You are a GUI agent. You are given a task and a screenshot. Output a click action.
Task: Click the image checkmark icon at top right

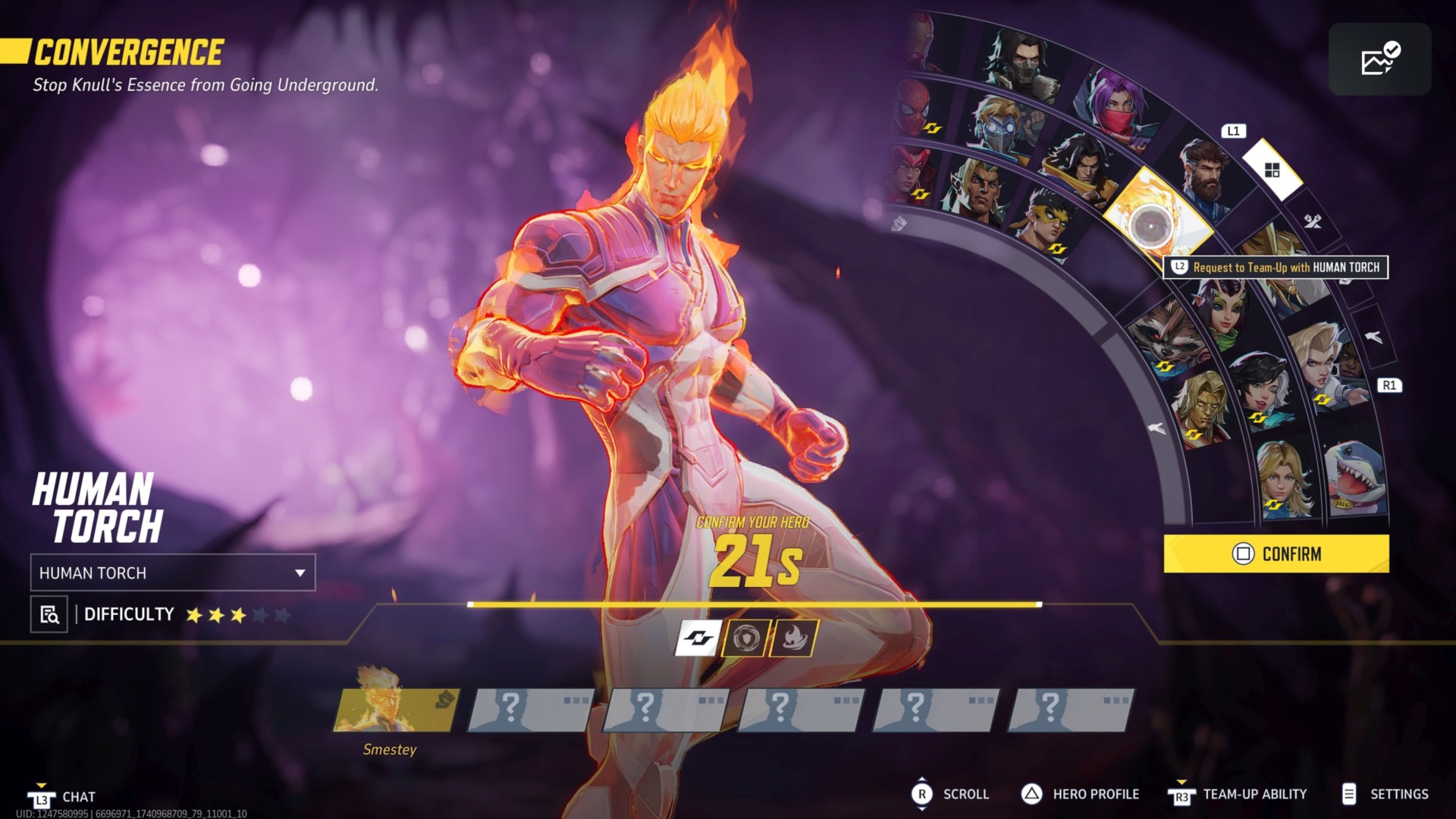click(1379, 59)
